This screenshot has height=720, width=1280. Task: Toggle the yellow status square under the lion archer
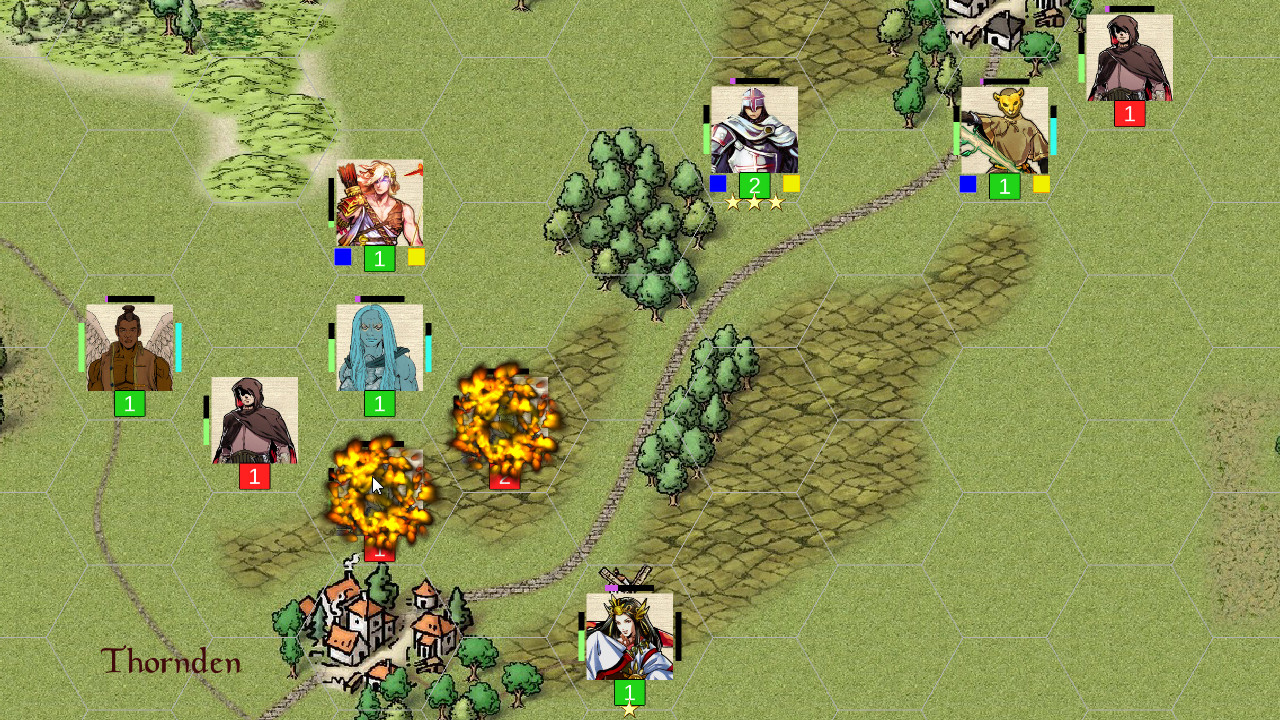[1040, 183]
